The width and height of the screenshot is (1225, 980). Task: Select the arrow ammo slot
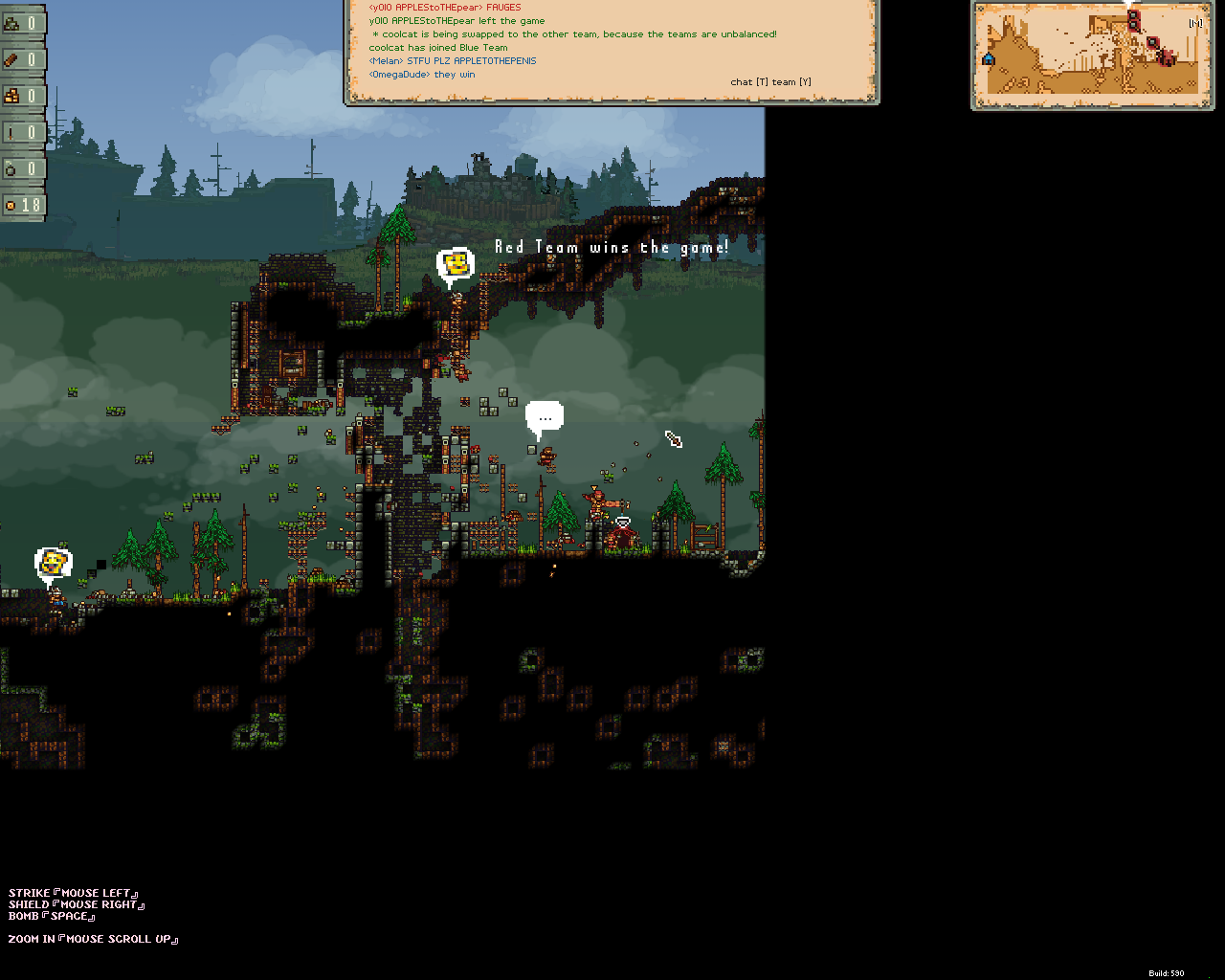tap(22, 132)
